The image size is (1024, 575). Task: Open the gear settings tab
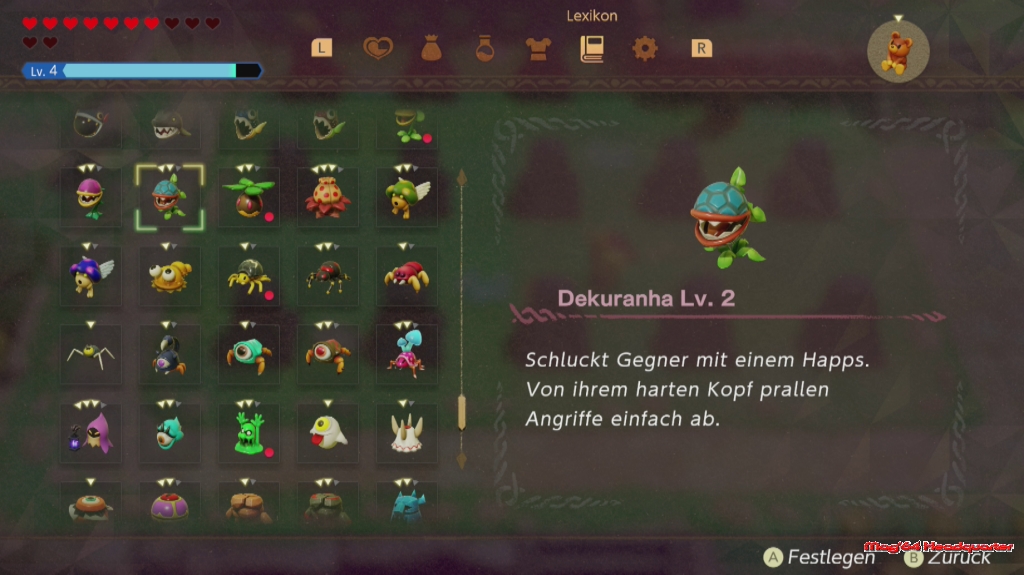[645, 48]
